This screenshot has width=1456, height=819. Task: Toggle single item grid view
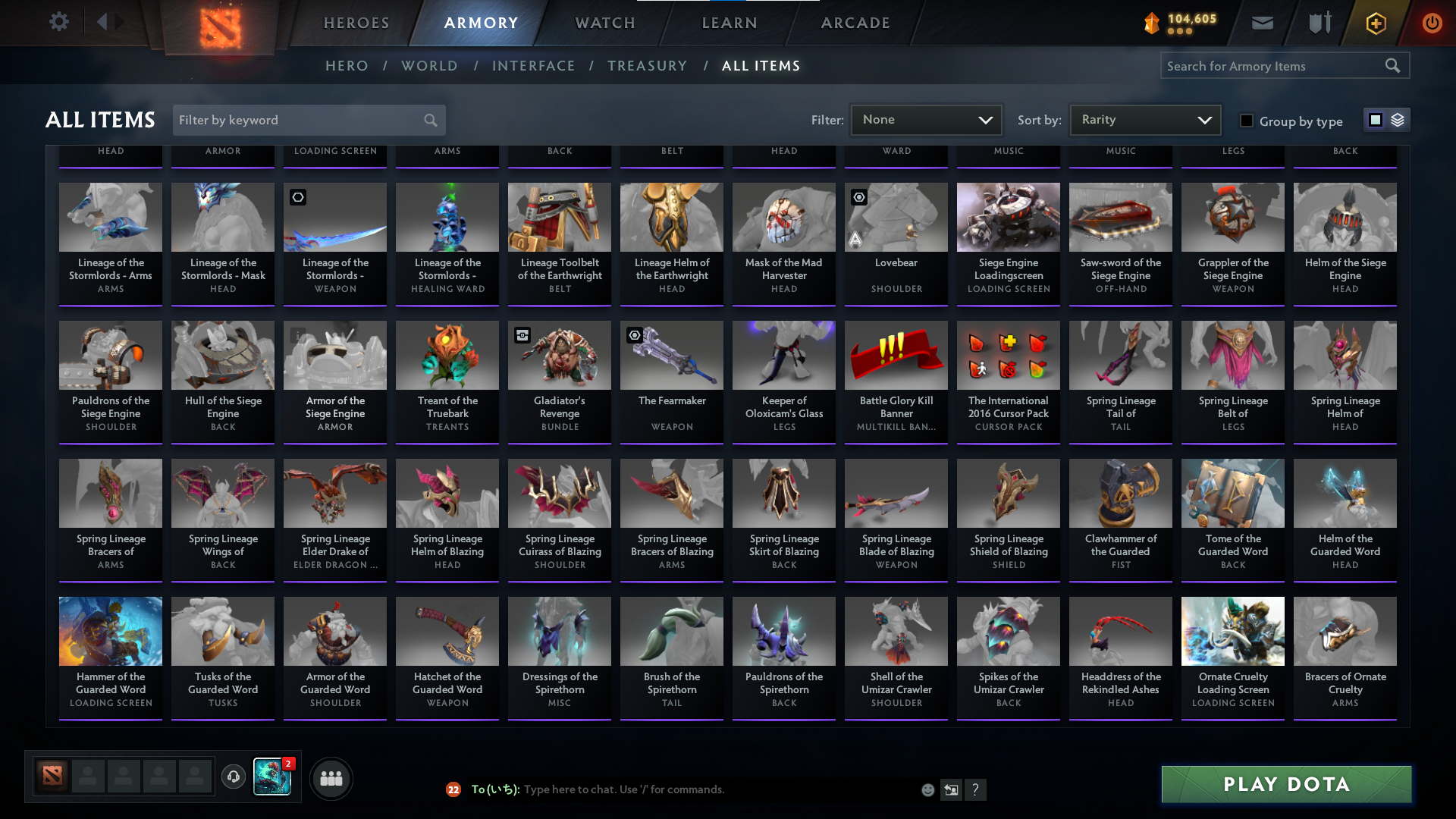(1376, 120)
